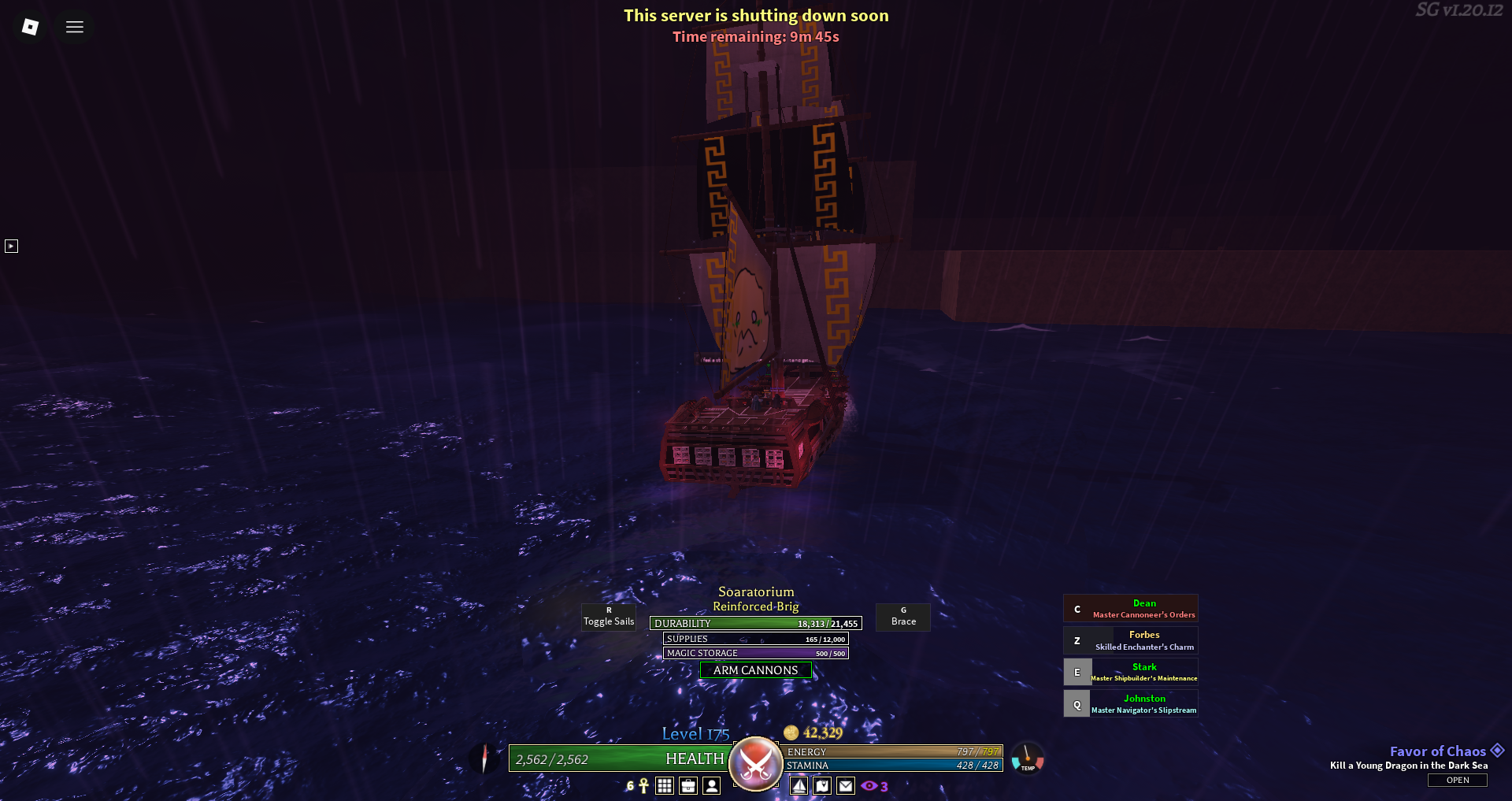Activate the ARM CANNONS button
1512x801 pixels.
coord(755,670)
